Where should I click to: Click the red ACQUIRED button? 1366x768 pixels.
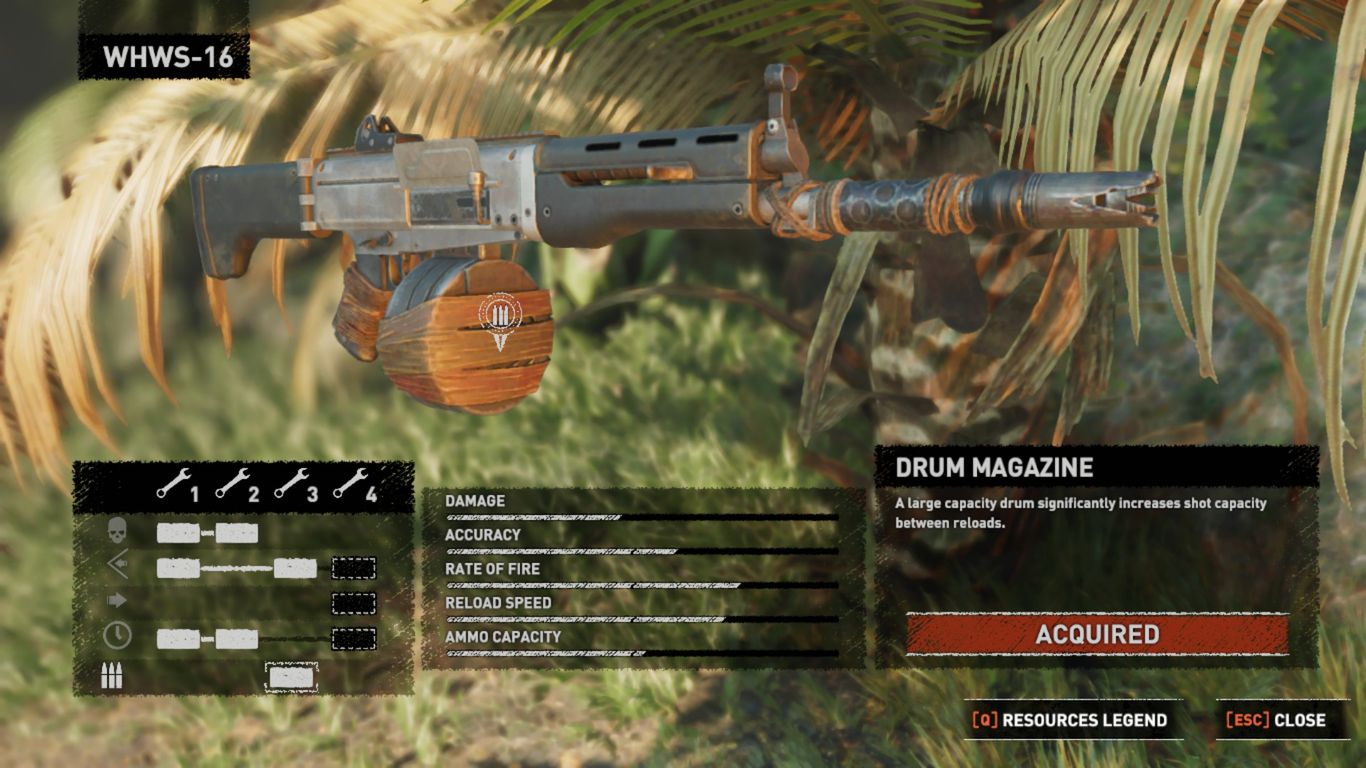pos(1097,635)
